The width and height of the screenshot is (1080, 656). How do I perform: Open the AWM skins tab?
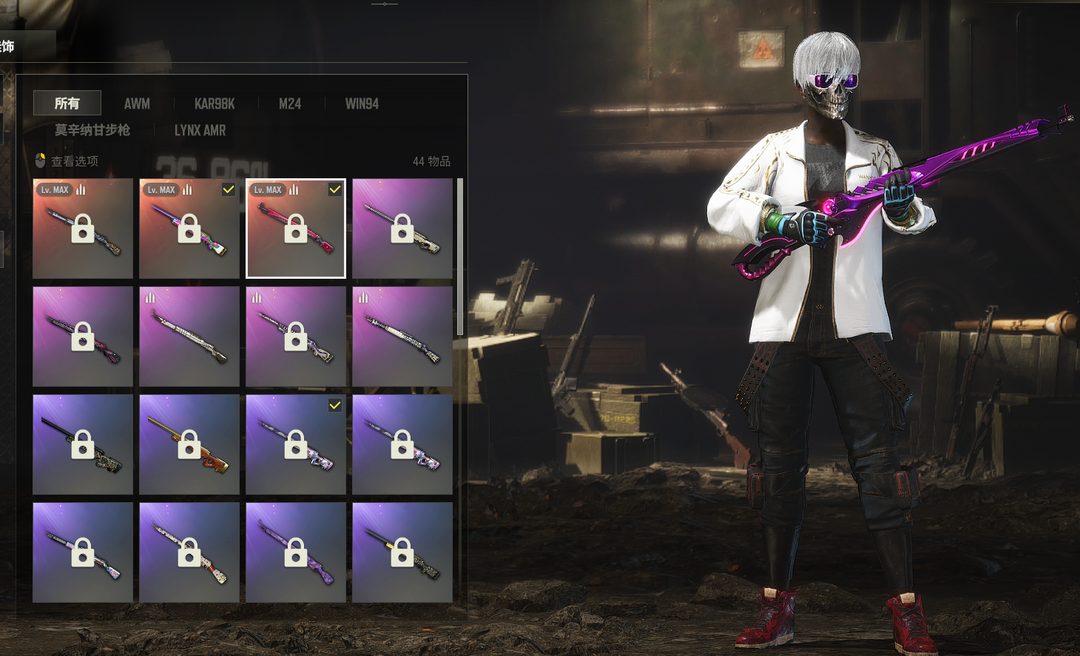(137, 103)
